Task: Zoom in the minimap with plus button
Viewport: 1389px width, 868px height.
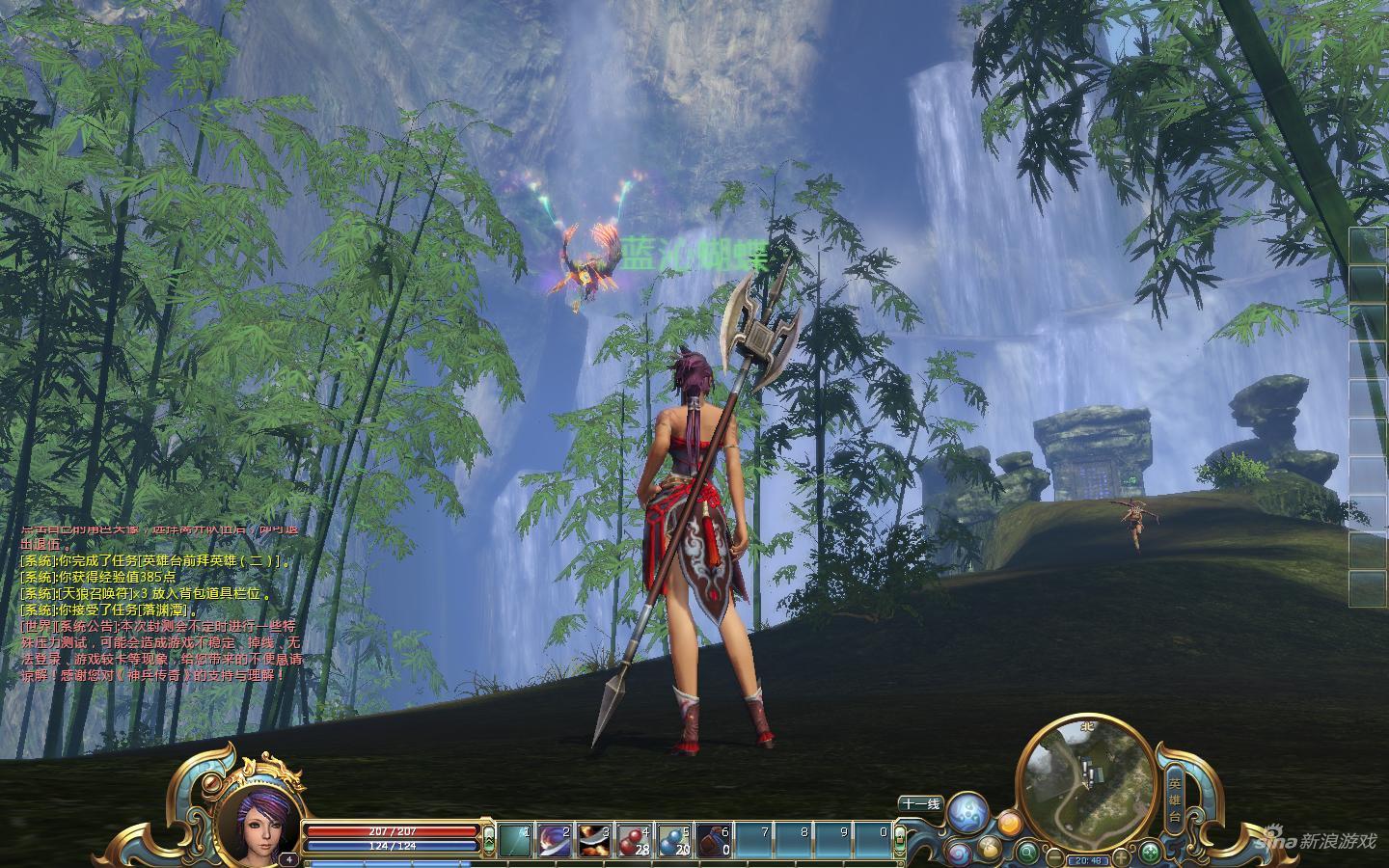Action: tap(1121, 856)
